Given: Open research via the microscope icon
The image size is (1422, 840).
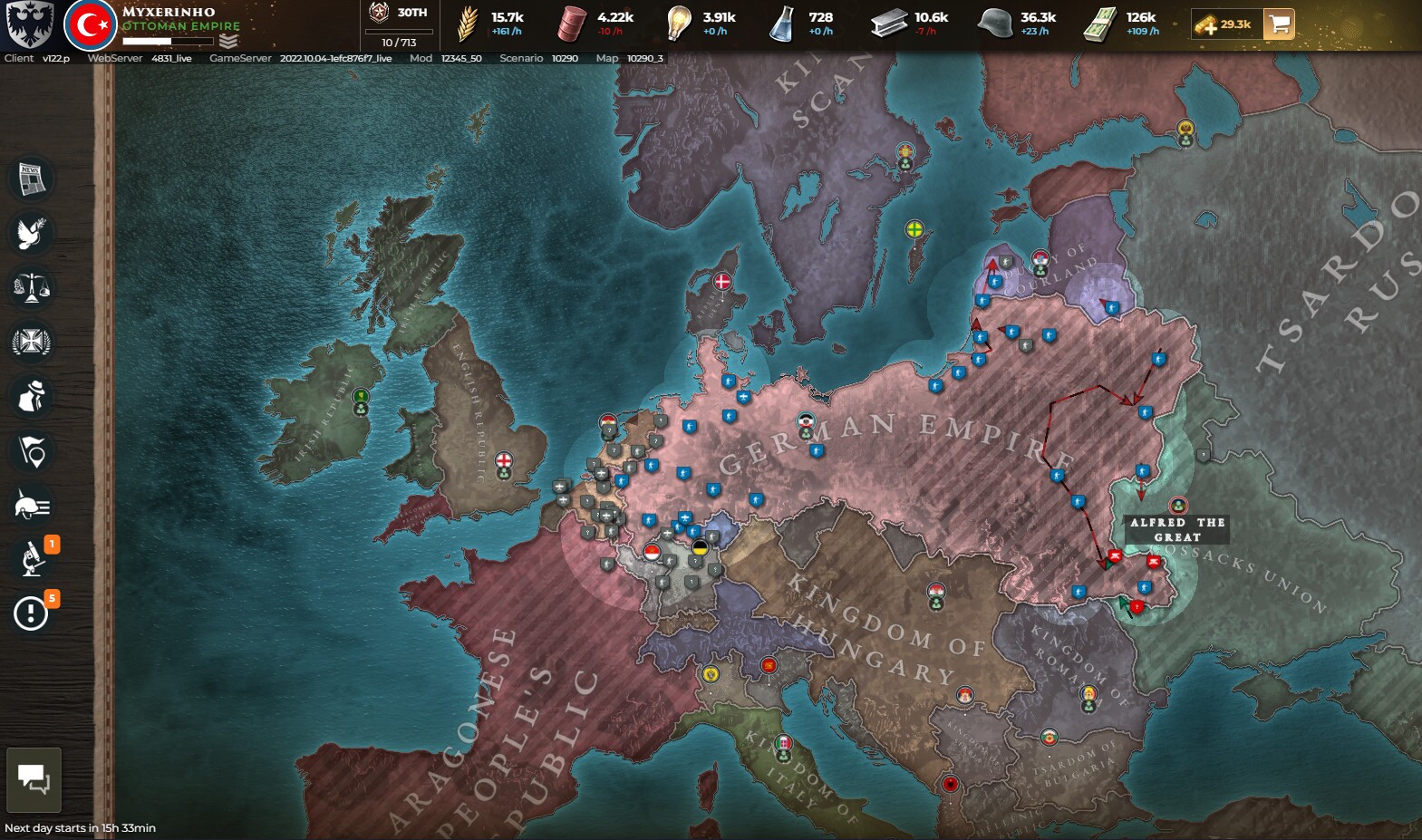Looking at the screenshot, I should [31, 560].
